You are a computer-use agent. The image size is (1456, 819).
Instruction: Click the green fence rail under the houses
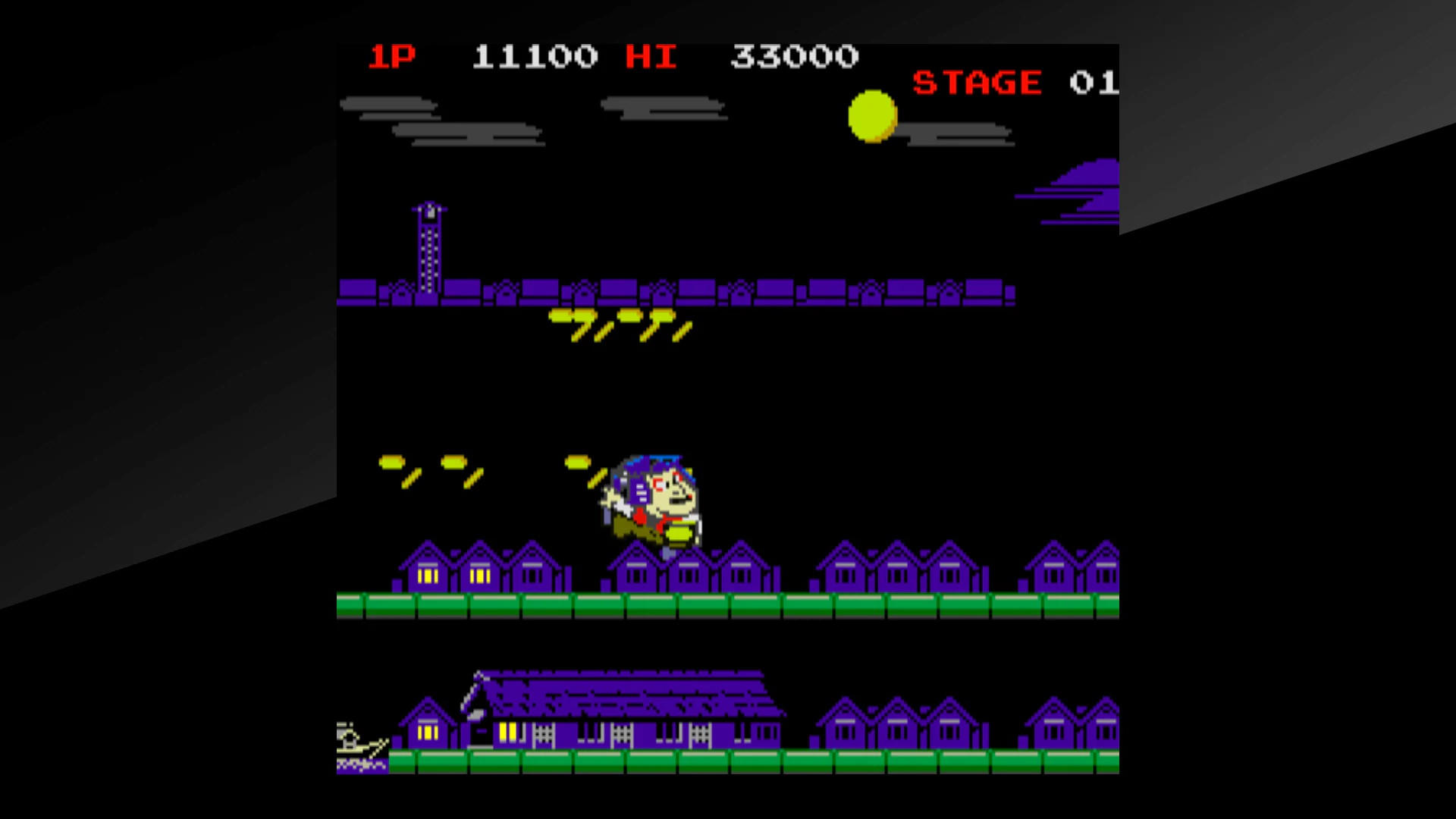click(728, 604)
